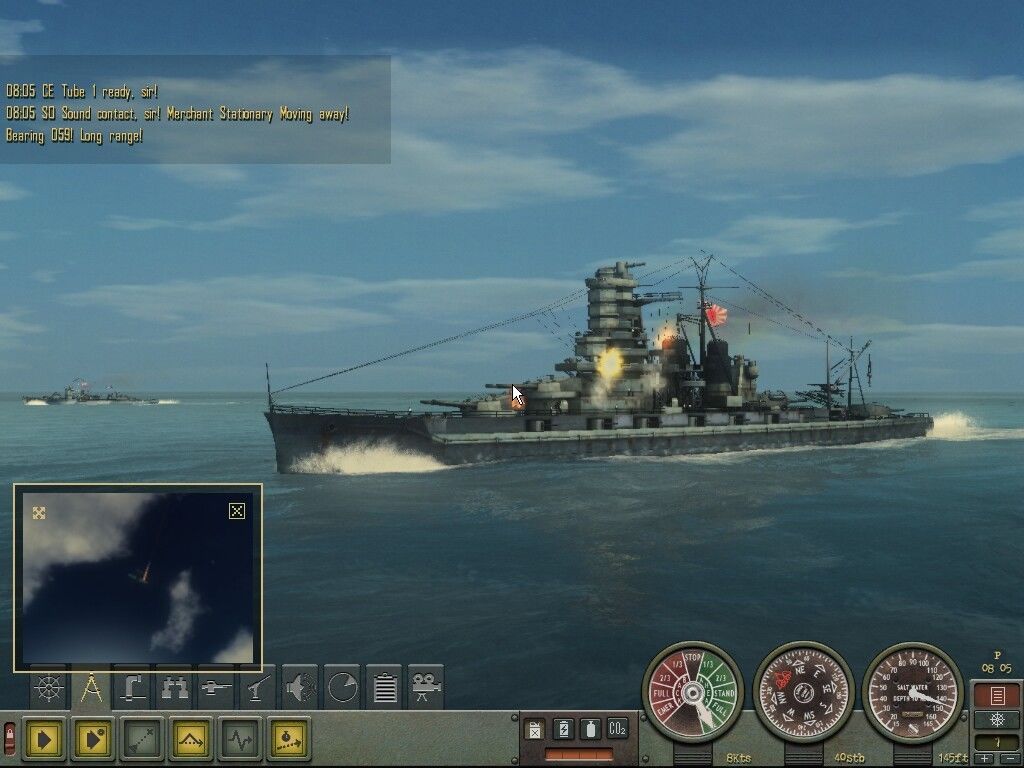The image size is (1024, 768).
Task: Open the binoculars view tab
Action: click(x=174, y=688)
